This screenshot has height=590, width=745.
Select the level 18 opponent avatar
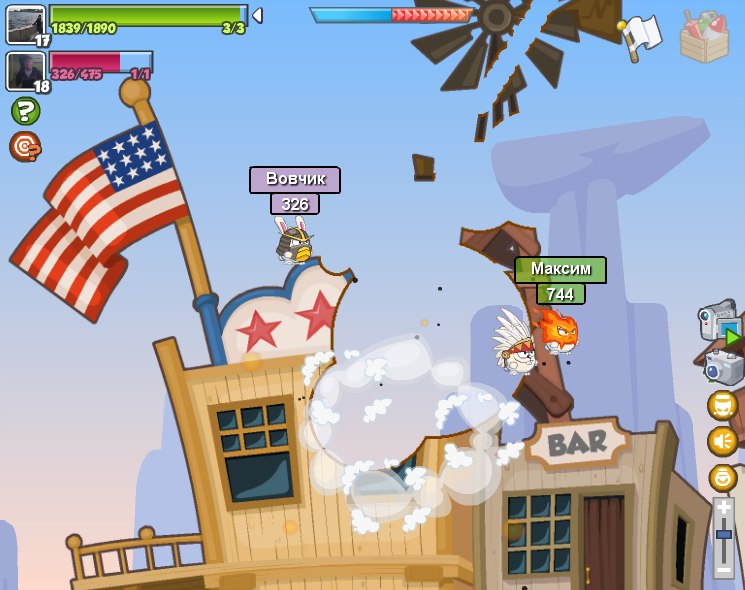pos(25,71)
